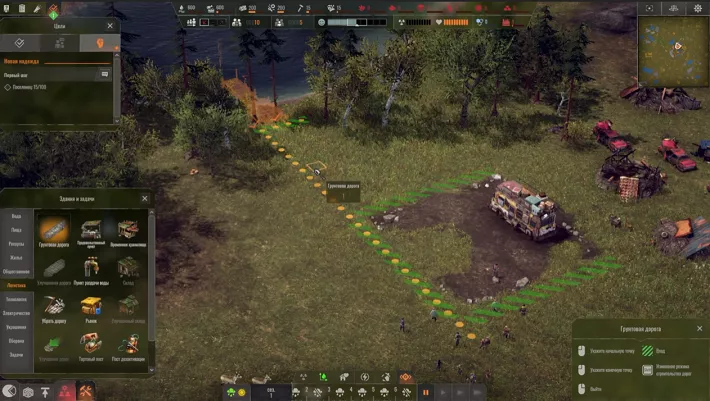Pause the game with the pause button

pos(425,392)
